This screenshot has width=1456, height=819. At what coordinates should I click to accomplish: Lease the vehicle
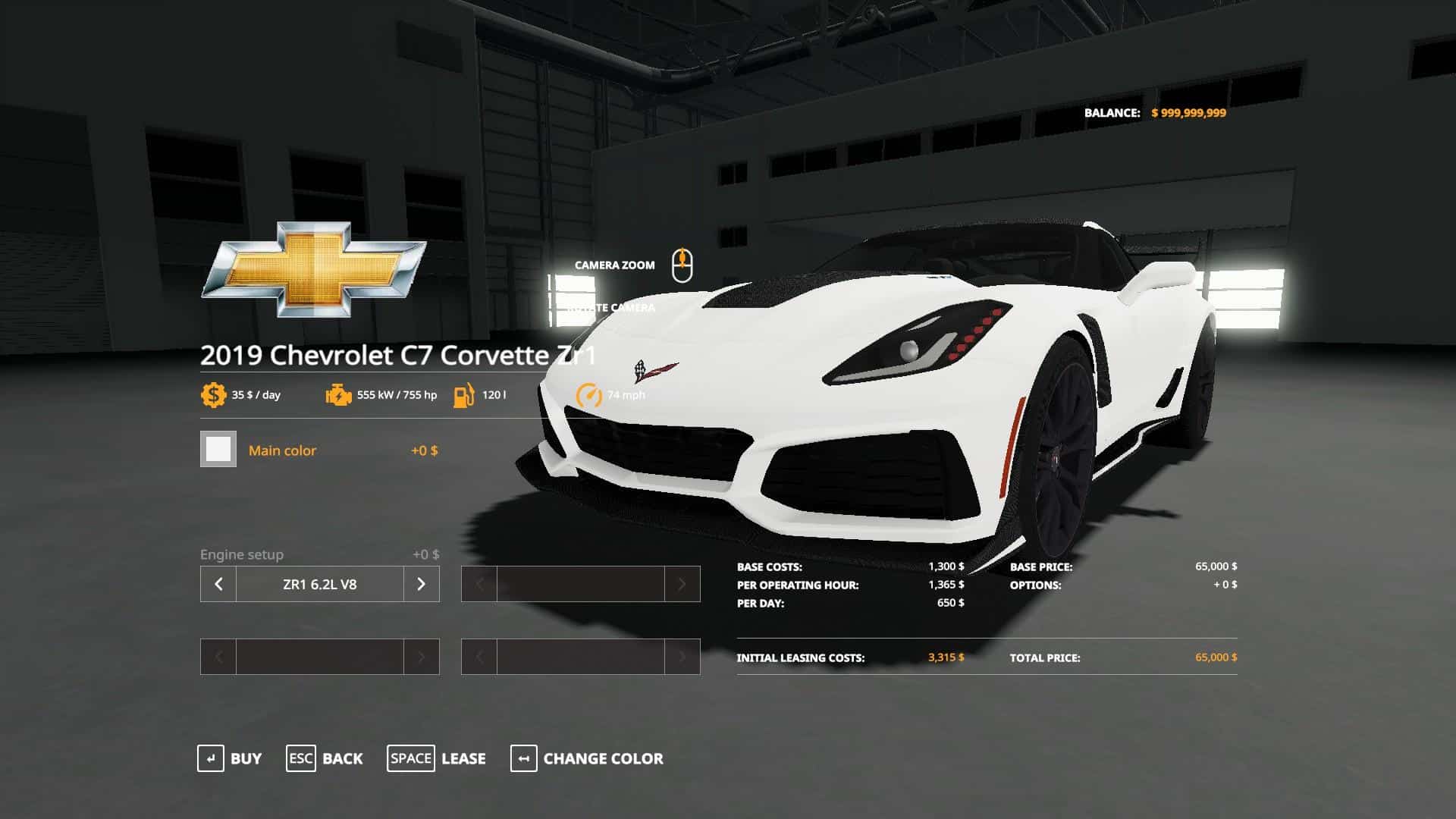tap(436, 758)
